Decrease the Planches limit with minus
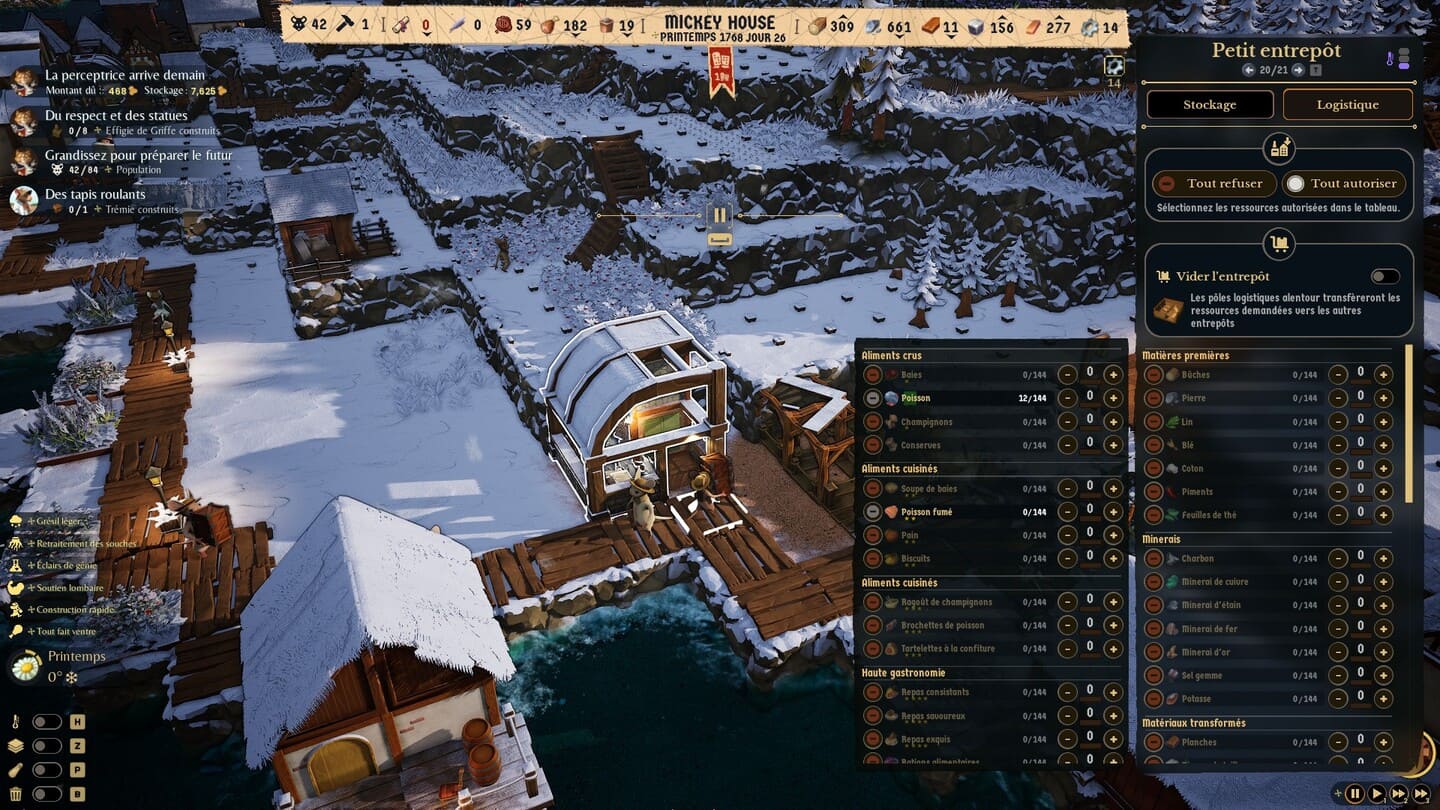This screenshot has width=1440, height=810. tap(1337, 742)
